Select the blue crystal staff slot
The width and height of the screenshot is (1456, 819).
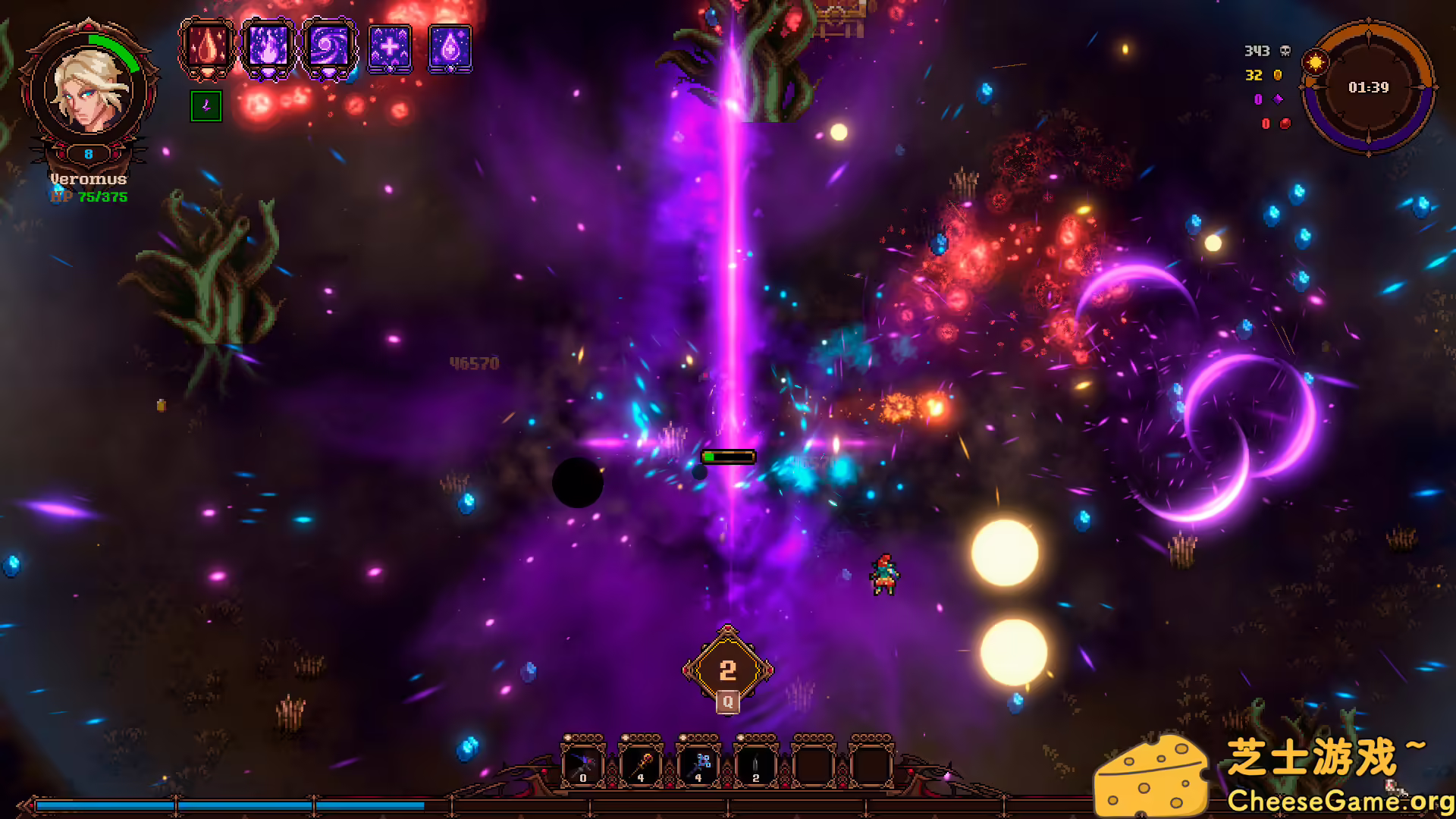coord(698,764)
